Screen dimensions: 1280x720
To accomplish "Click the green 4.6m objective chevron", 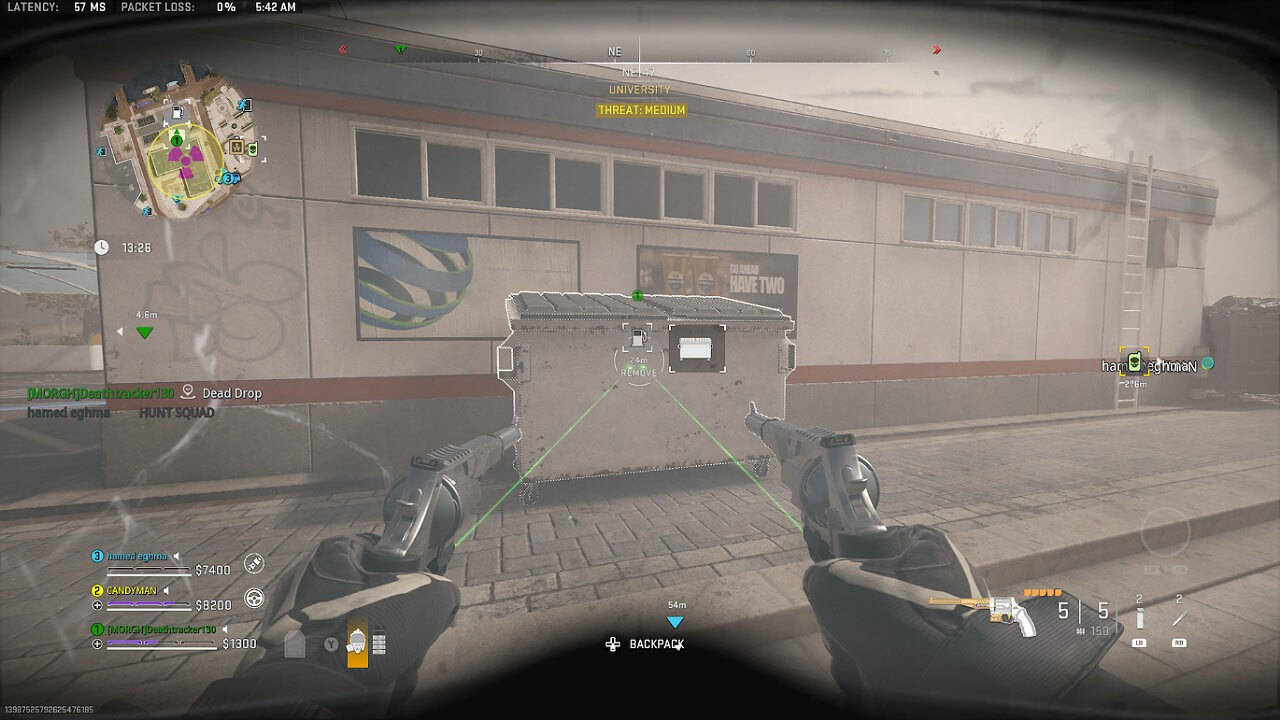I will point(145,331).
